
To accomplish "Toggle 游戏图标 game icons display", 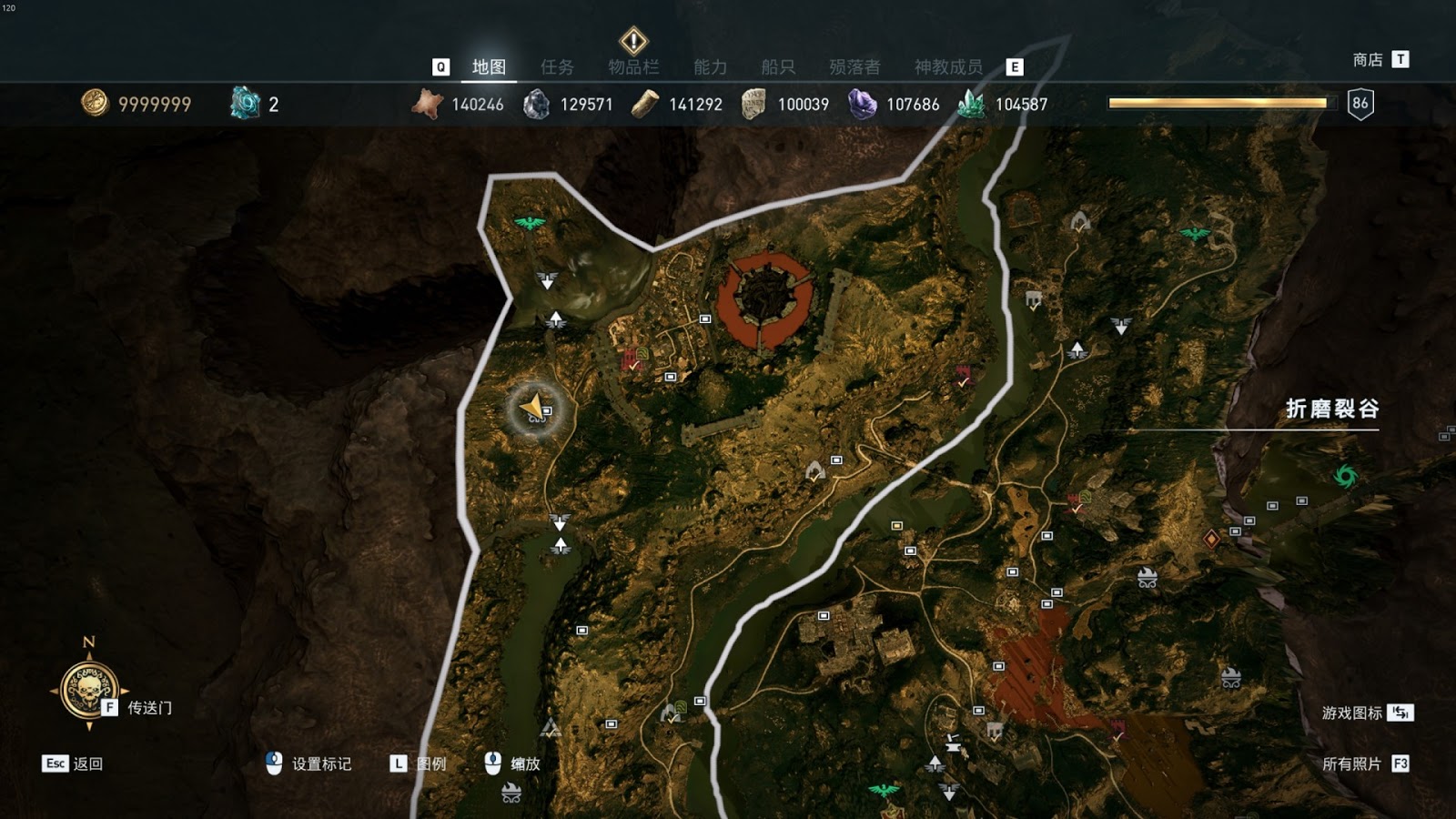I will tap(1352, 713).
